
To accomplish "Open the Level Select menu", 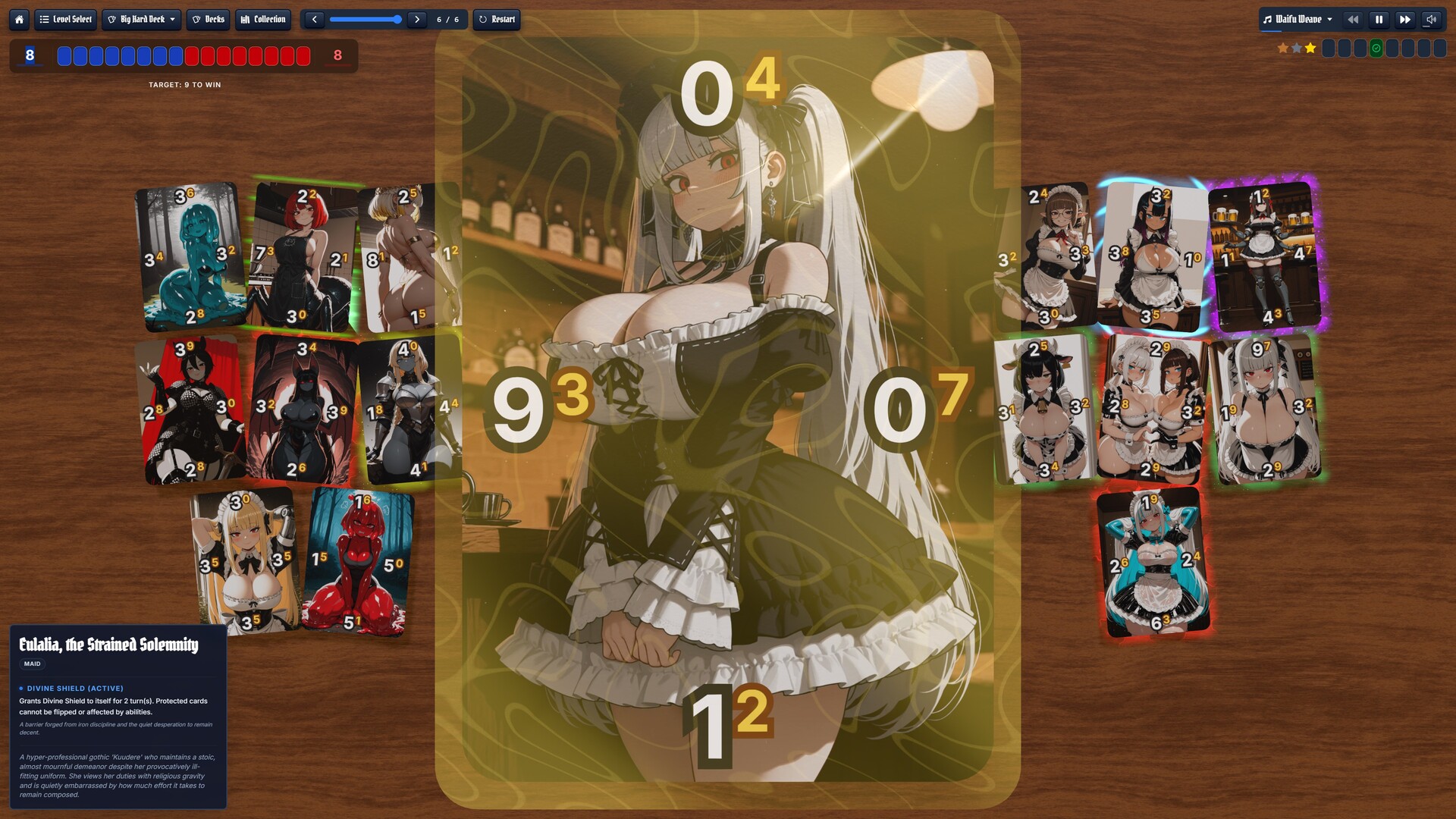I will pyautogui.click(x=65, y=20).
